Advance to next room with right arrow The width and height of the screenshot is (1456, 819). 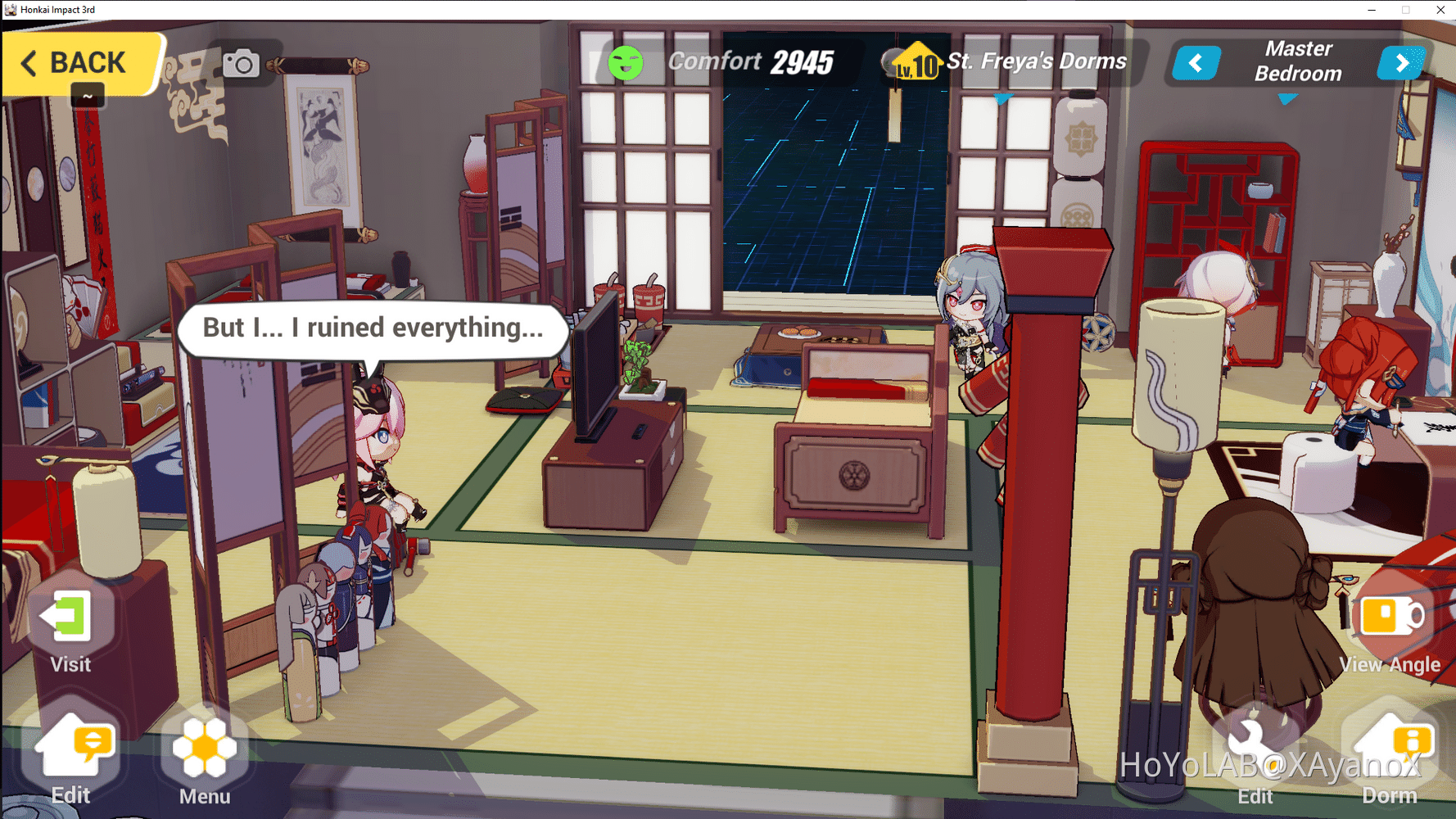point(1402,62)
